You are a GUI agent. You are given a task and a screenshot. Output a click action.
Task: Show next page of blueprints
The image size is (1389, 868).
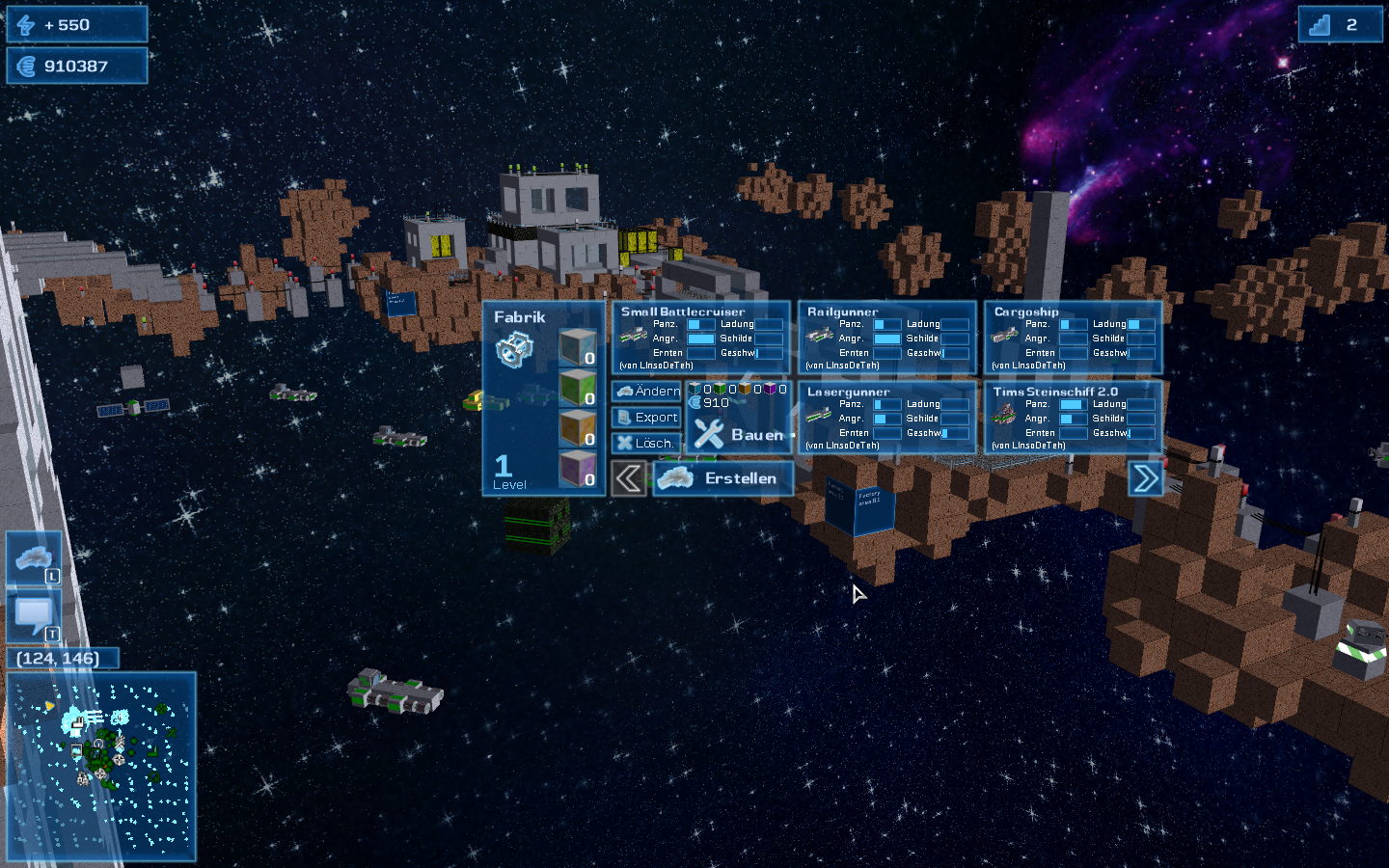click(1145, 478)
